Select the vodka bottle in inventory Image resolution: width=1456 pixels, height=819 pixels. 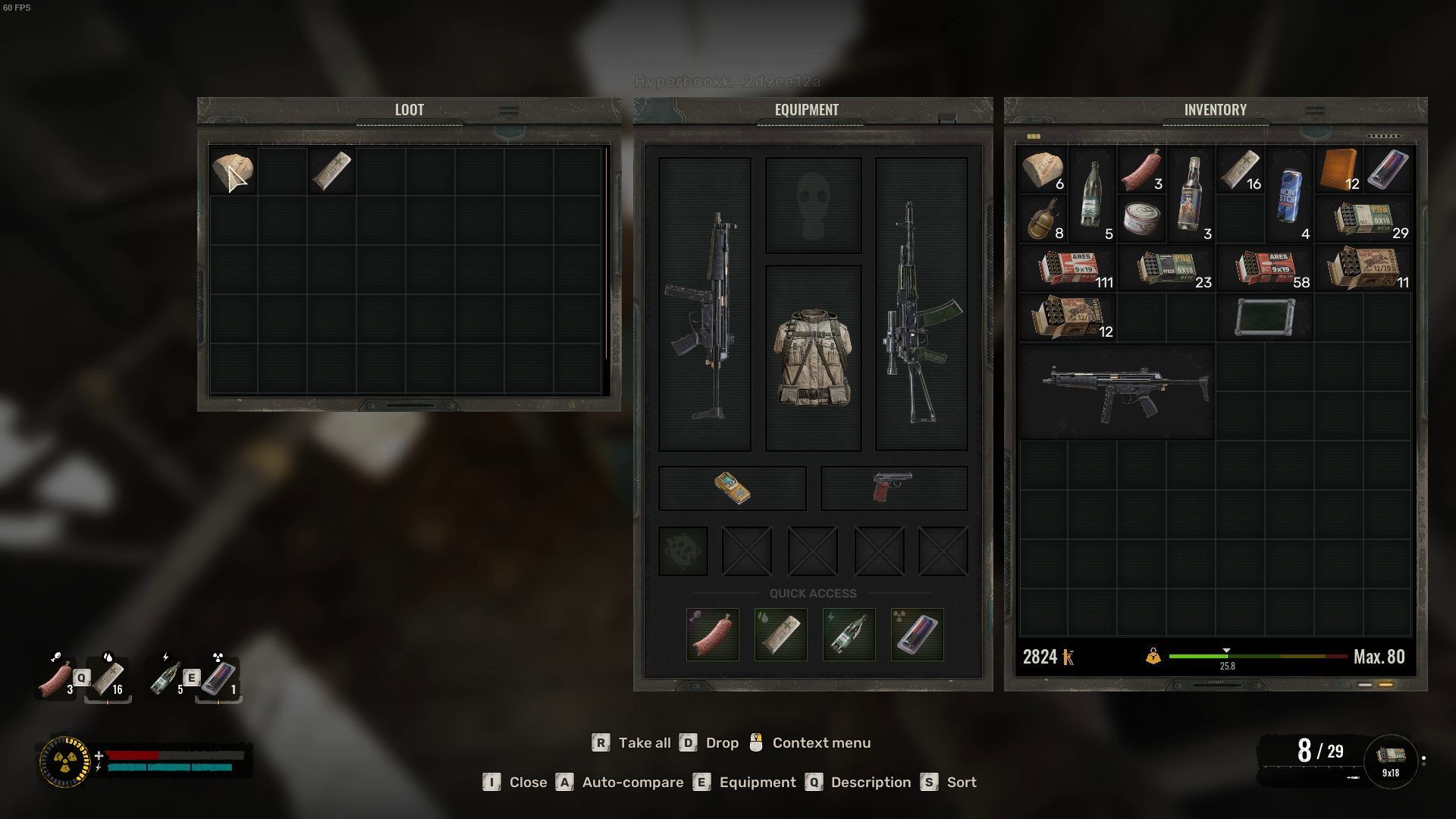[x=1191, y=195]
